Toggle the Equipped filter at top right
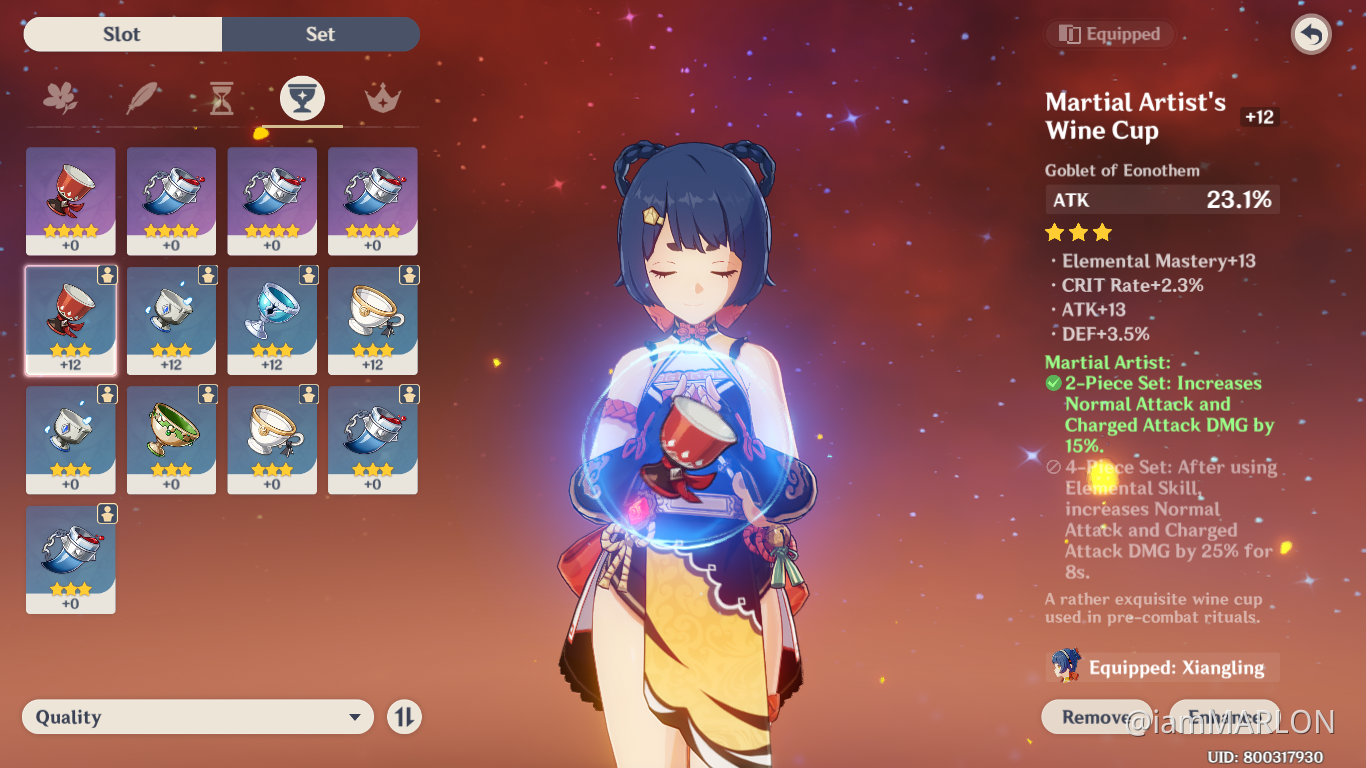The height and width of the screenshot is (768, 1366). point(1109,33)
